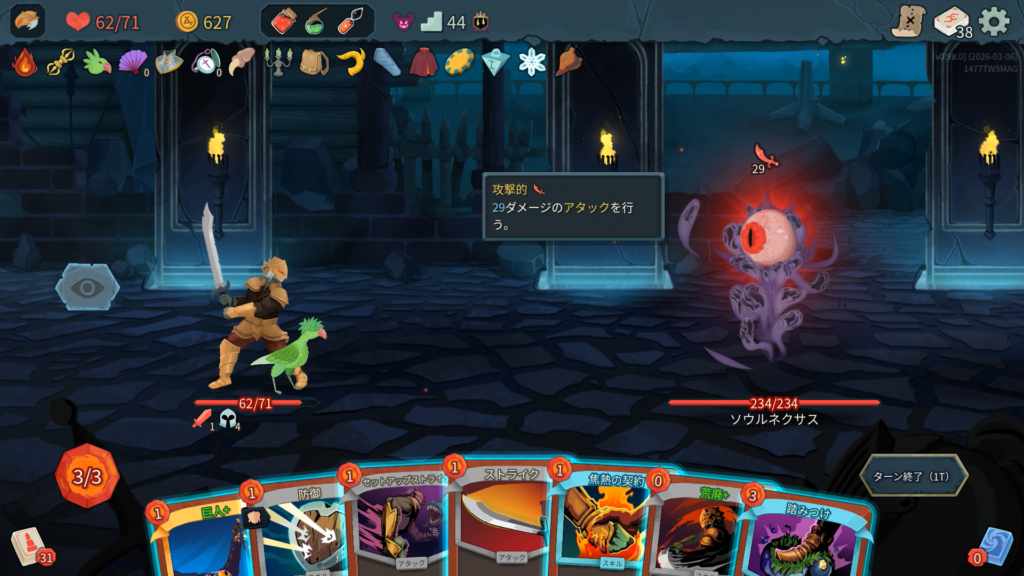Open the map scroll
This screenshot has height=576, width=1024.
908,21
